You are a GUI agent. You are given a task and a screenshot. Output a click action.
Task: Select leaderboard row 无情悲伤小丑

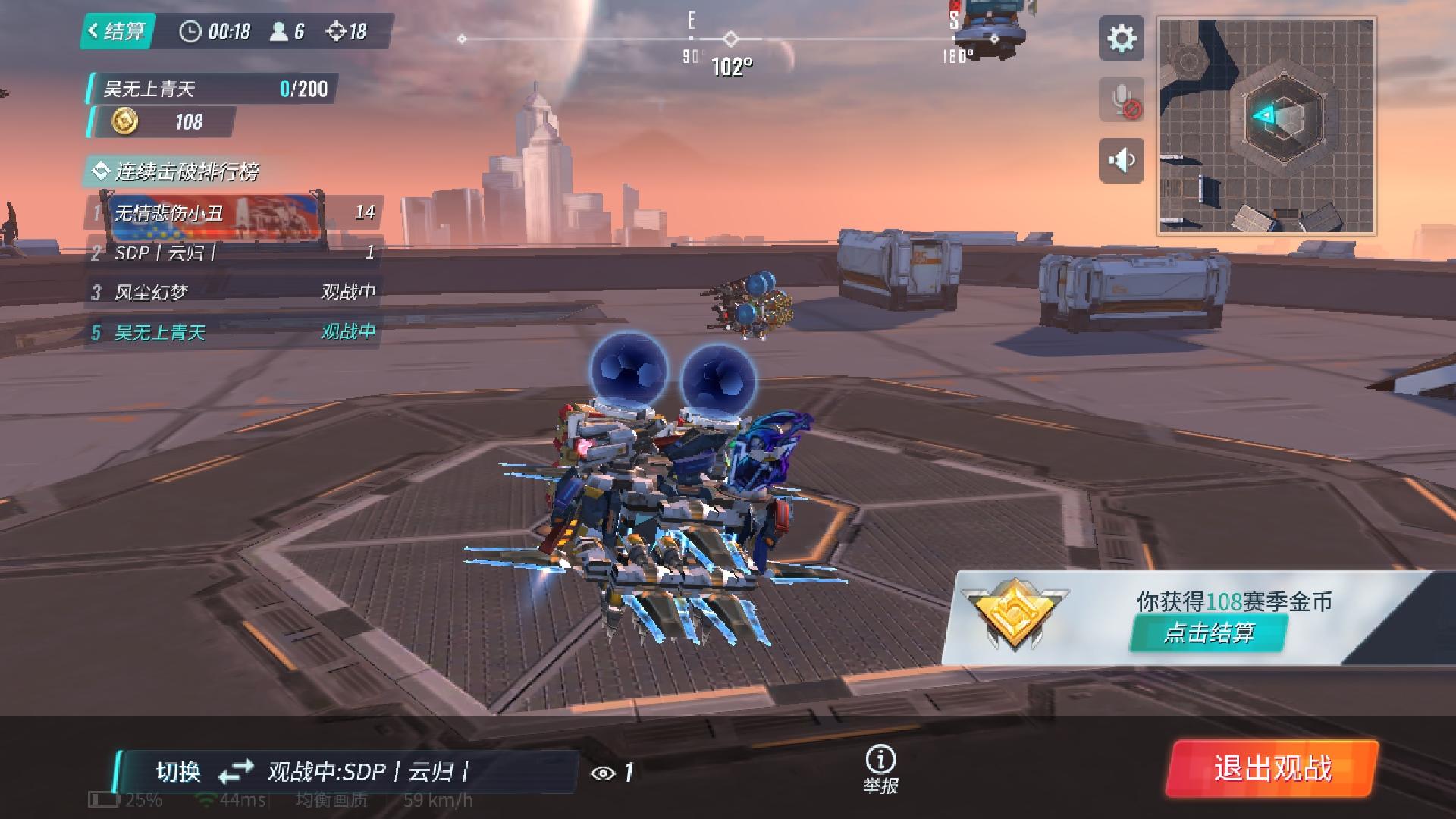coord(234,212)
